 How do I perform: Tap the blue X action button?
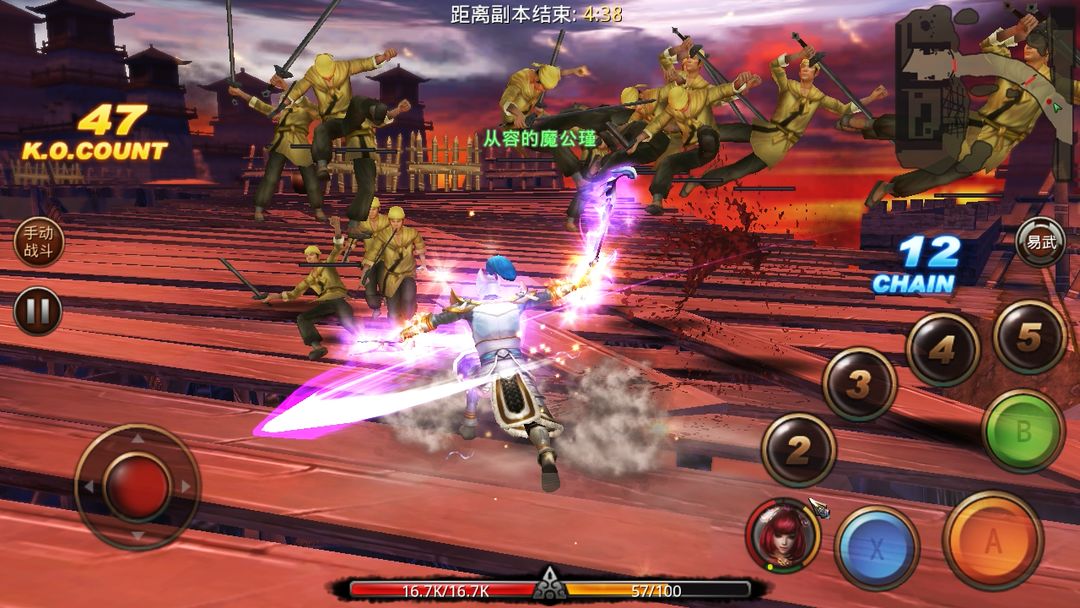coord(876,547)
